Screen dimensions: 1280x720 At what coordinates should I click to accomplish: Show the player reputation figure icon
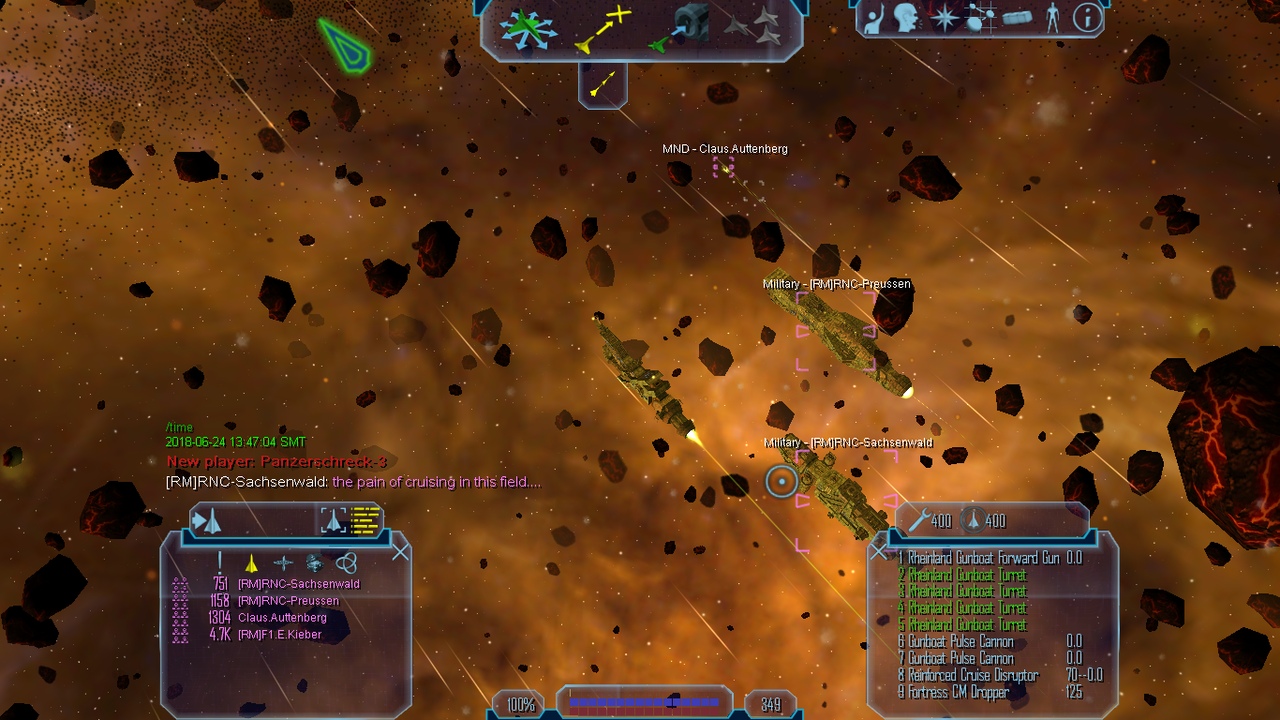tap(1052, 18)
